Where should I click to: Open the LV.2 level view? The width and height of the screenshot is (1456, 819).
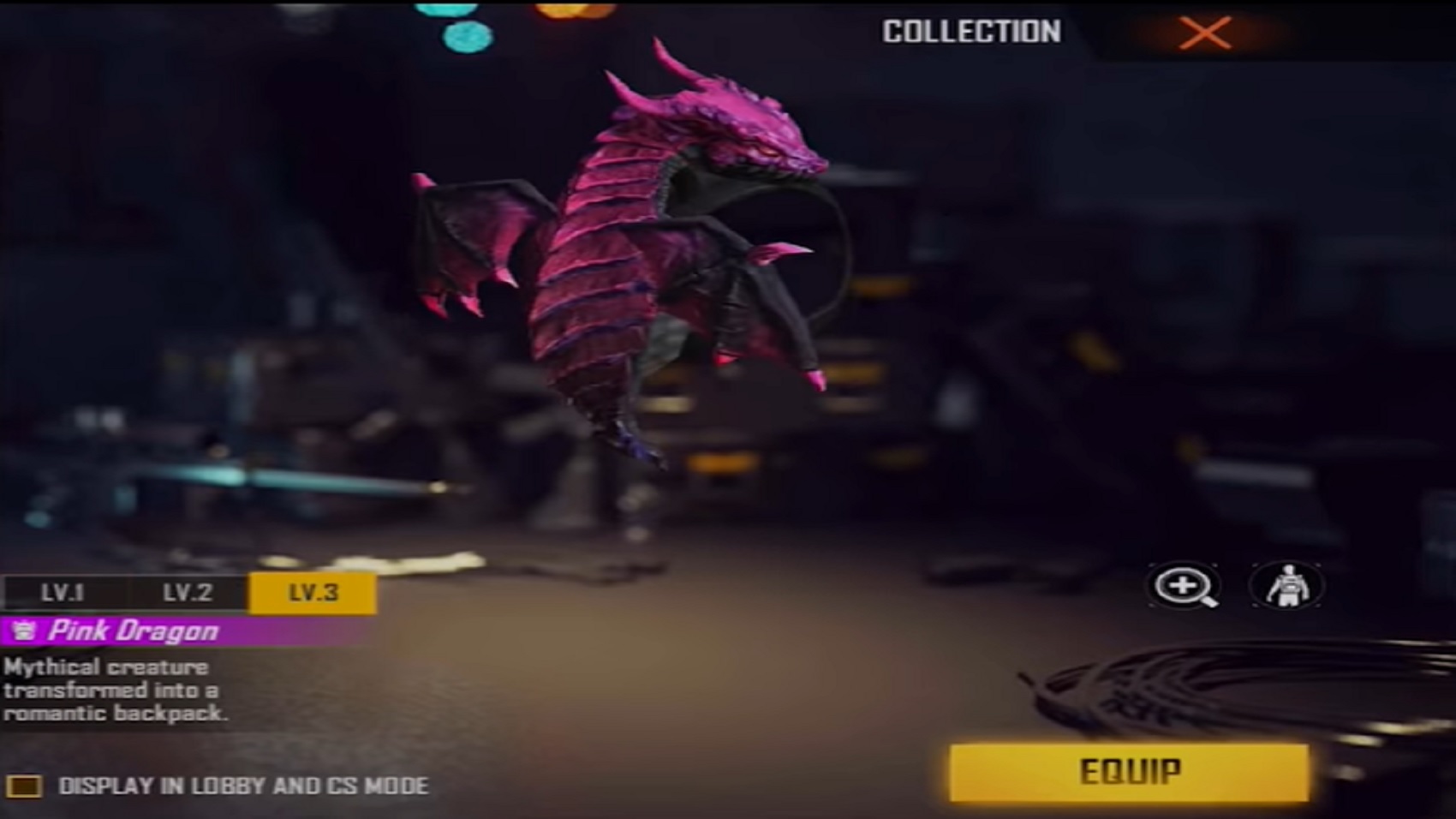coord(187,591)
